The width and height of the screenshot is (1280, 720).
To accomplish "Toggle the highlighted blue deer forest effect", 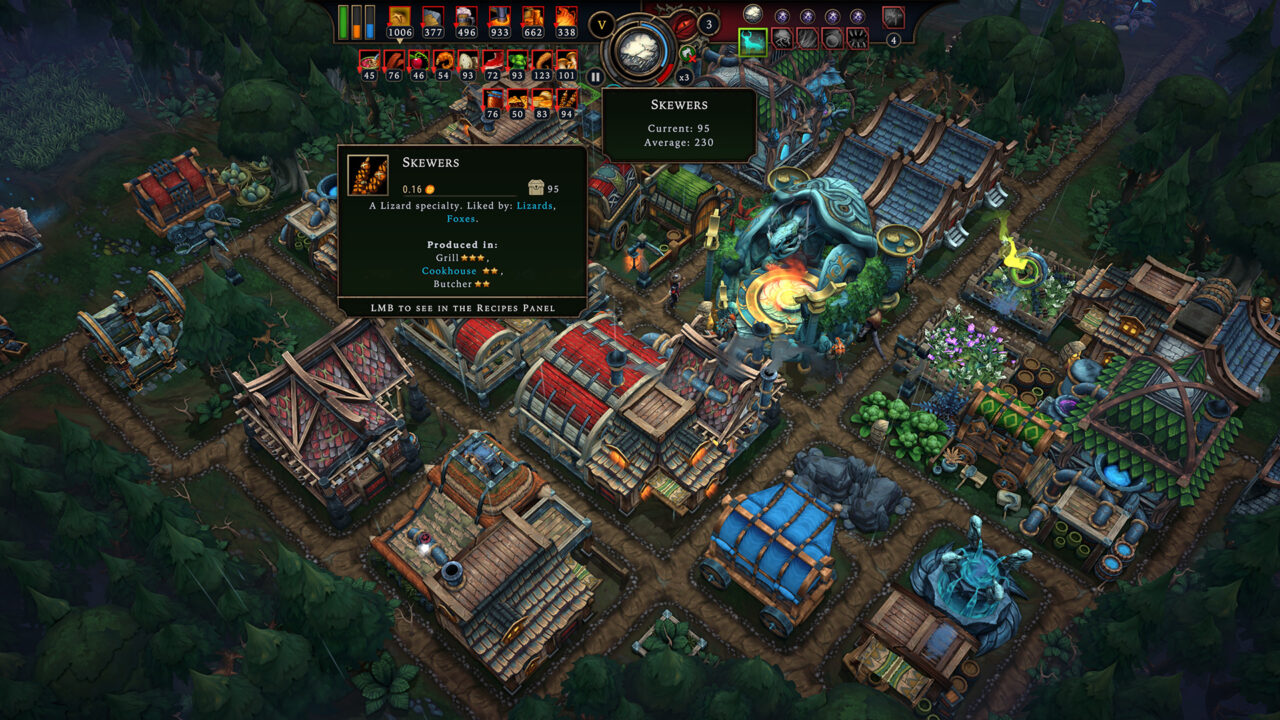I will (754, 42).
